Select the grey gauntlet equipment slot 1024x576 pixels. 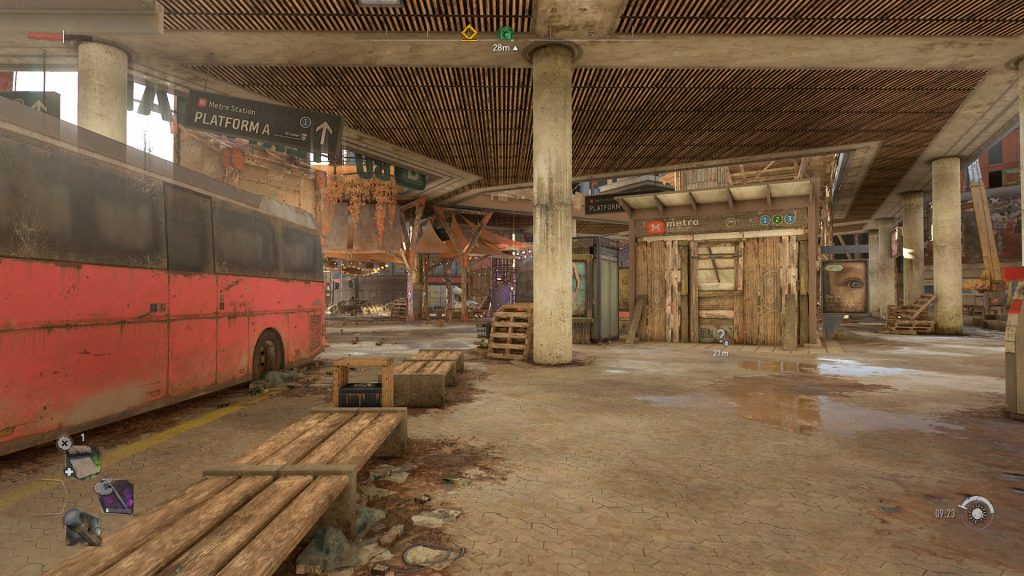(x=80, y=526)
